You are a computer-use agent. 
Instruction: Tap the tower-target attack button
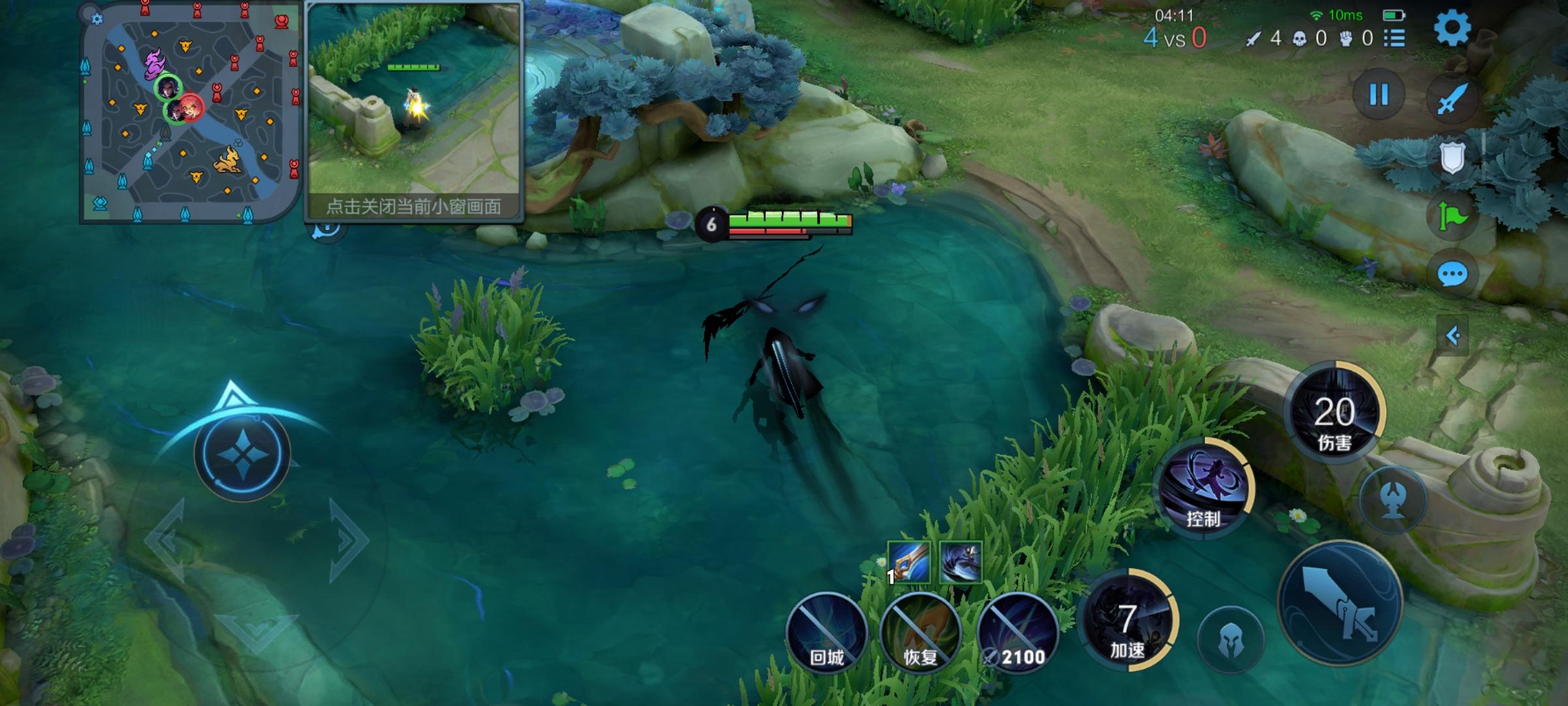(x=1393, y=499)
